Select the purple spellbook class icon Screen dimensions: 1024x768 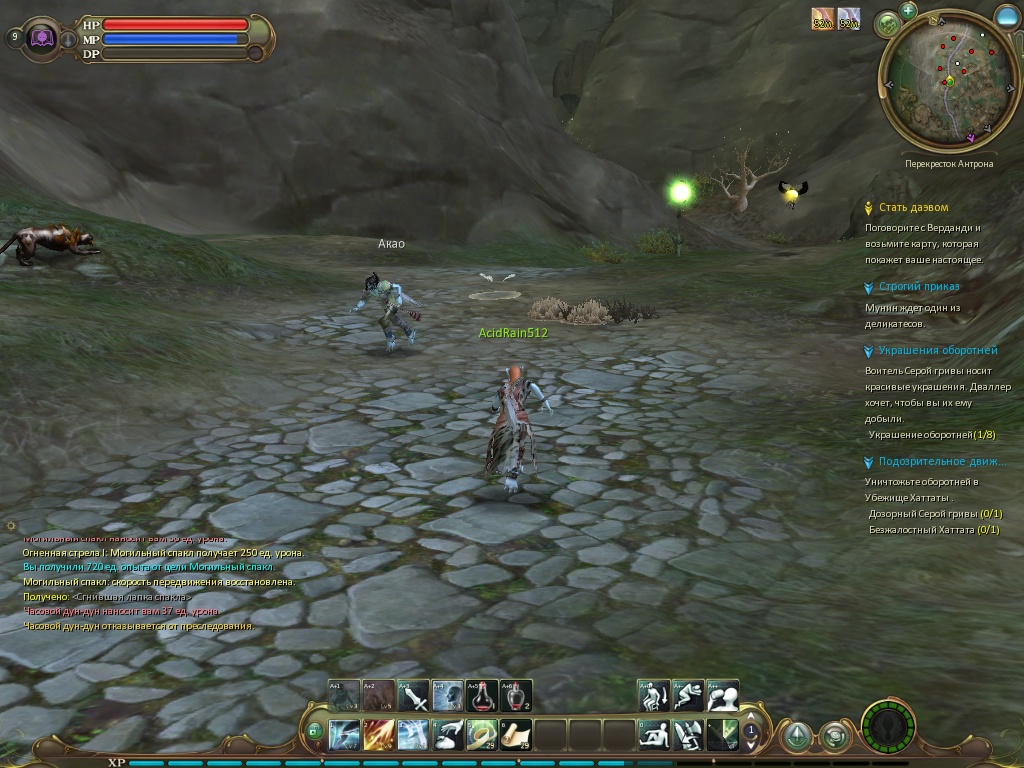coord(43,38)
